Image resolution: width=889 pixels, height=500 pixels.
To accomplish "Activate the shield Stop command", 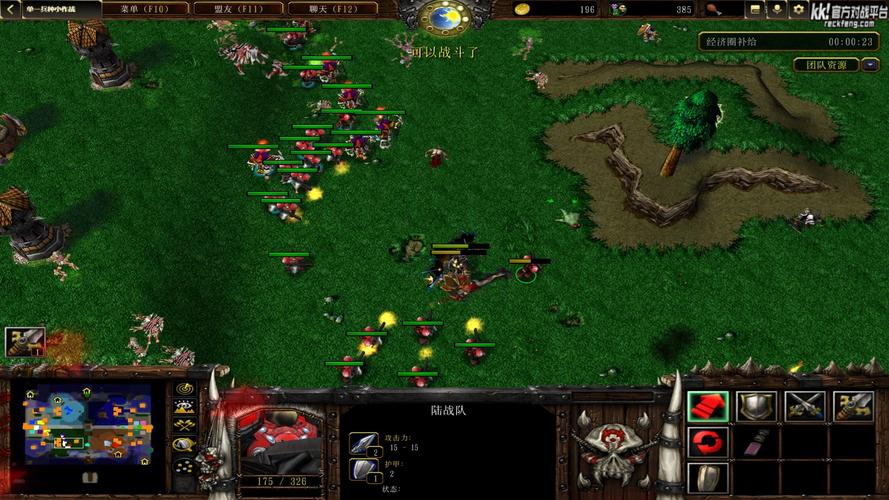I will [756, 406].
